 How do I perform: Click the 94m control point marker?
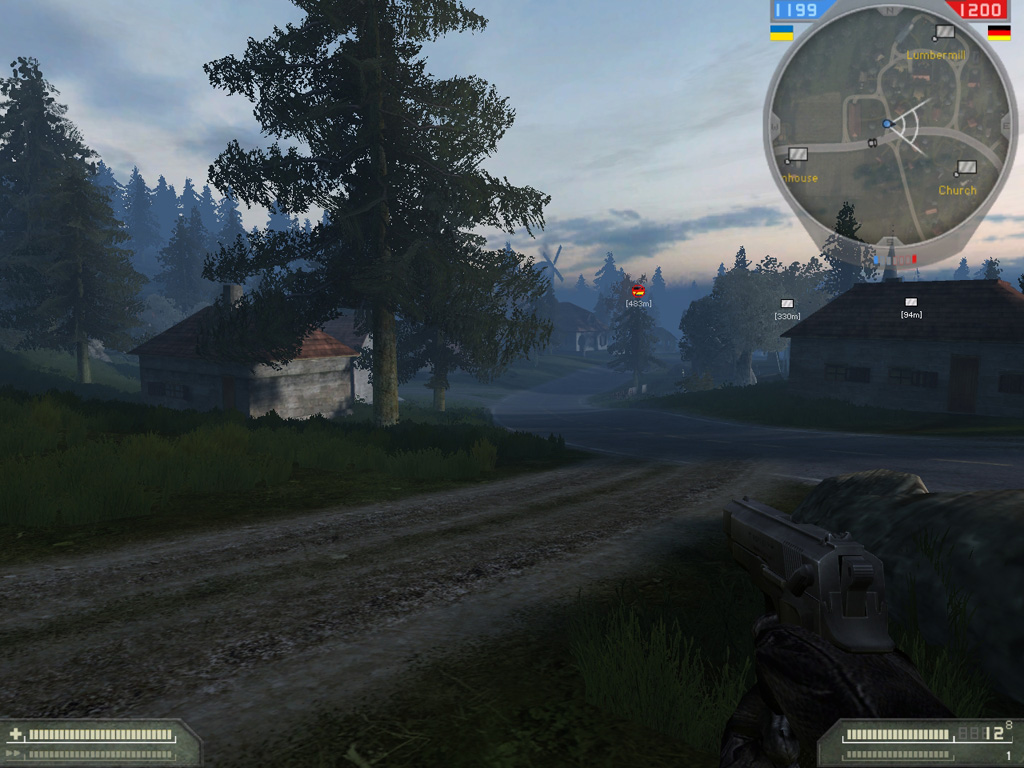pos(911,302)
